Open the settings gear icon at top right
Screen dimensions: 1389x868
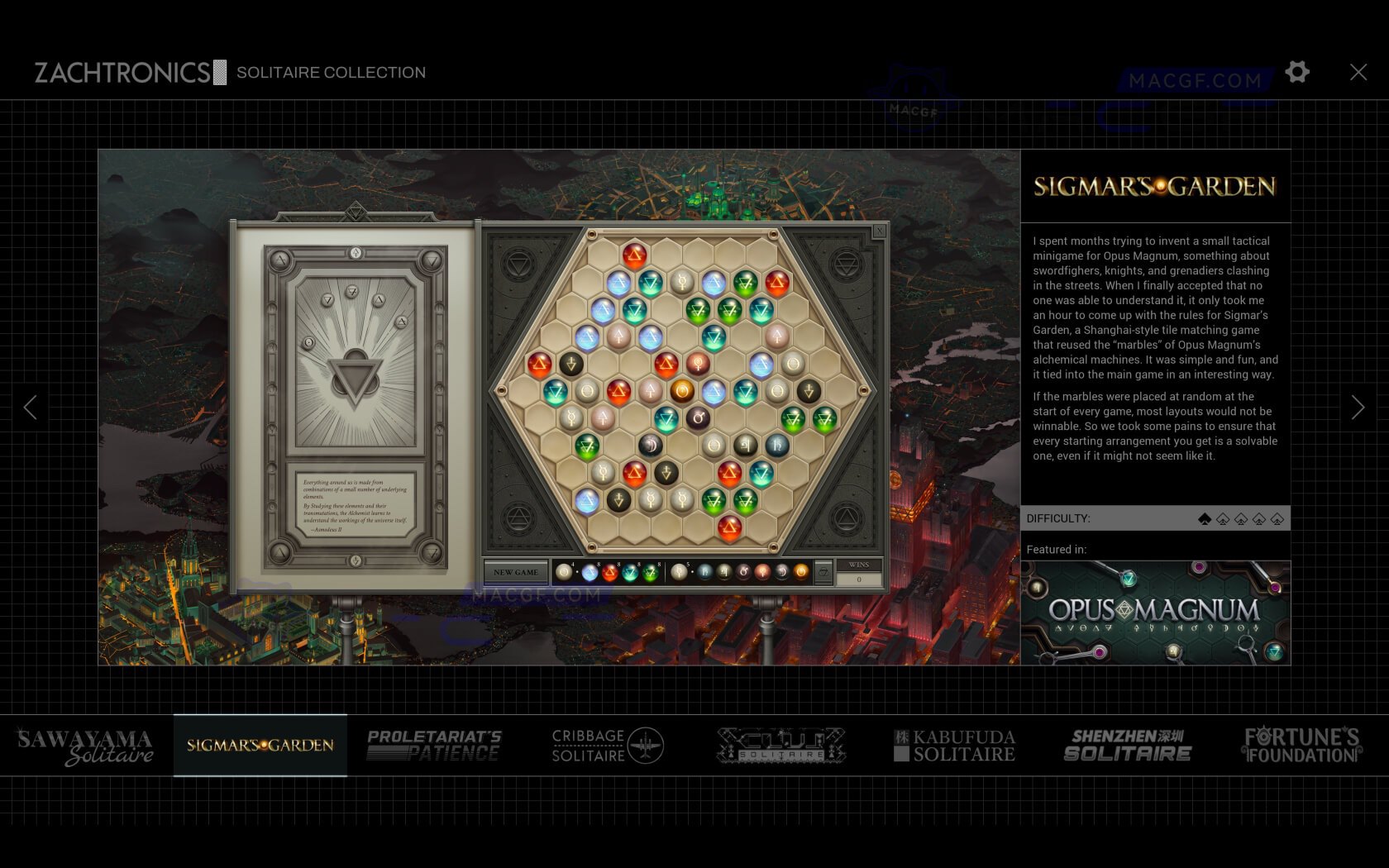coord(1297,72)
